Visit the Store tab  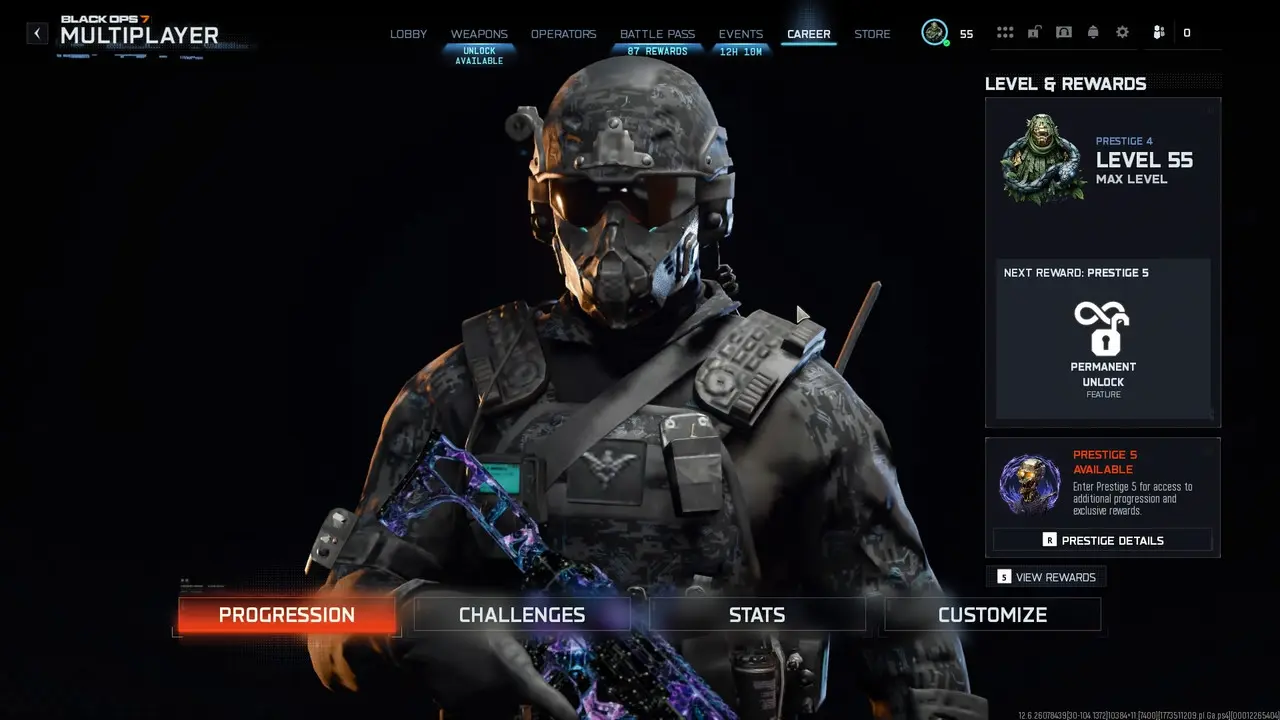pyautogui.click(x=872, y=34)
